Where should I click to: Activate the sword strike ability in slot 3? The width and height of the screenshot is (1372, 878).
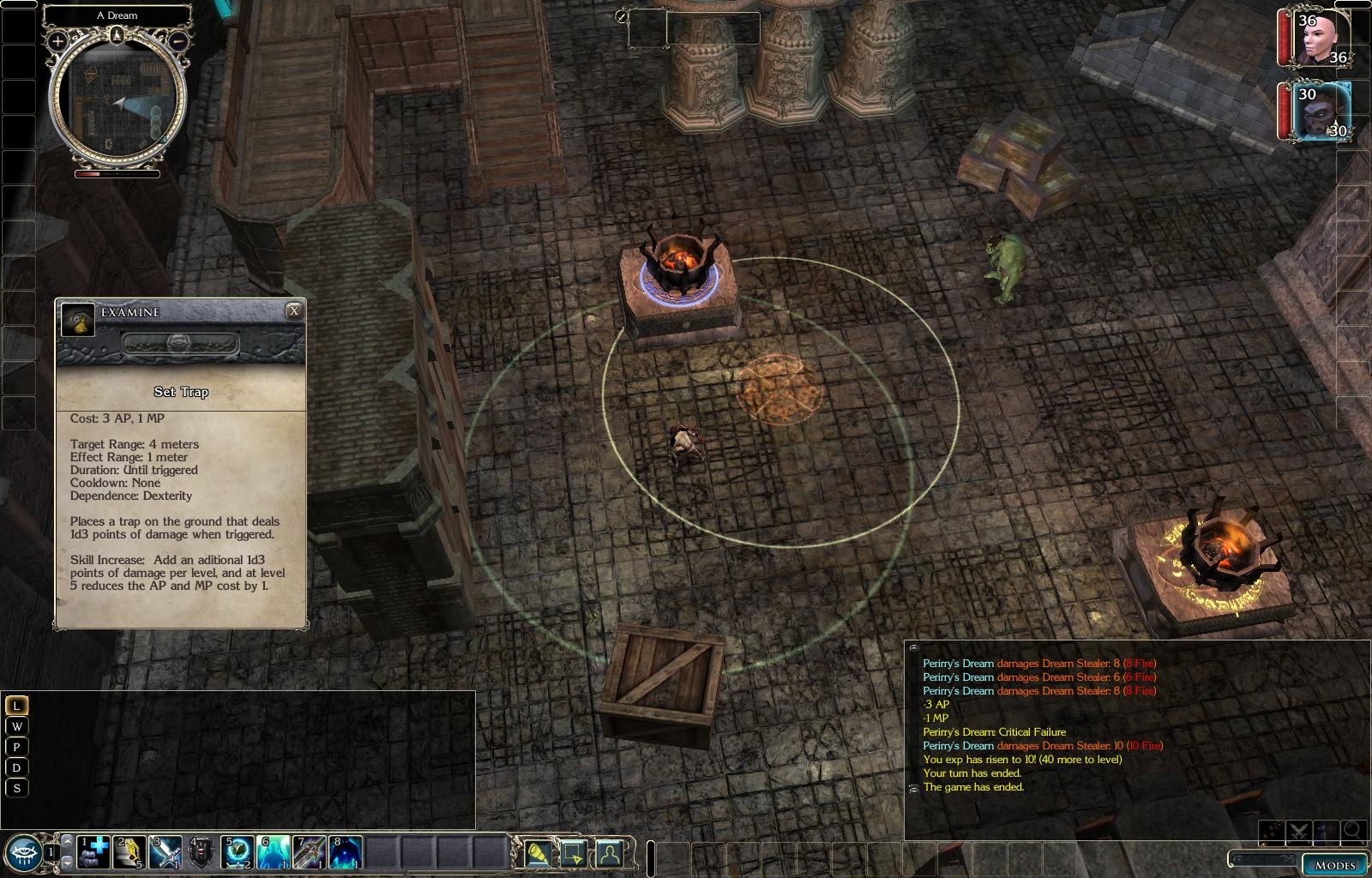click(x=166, y=852)
